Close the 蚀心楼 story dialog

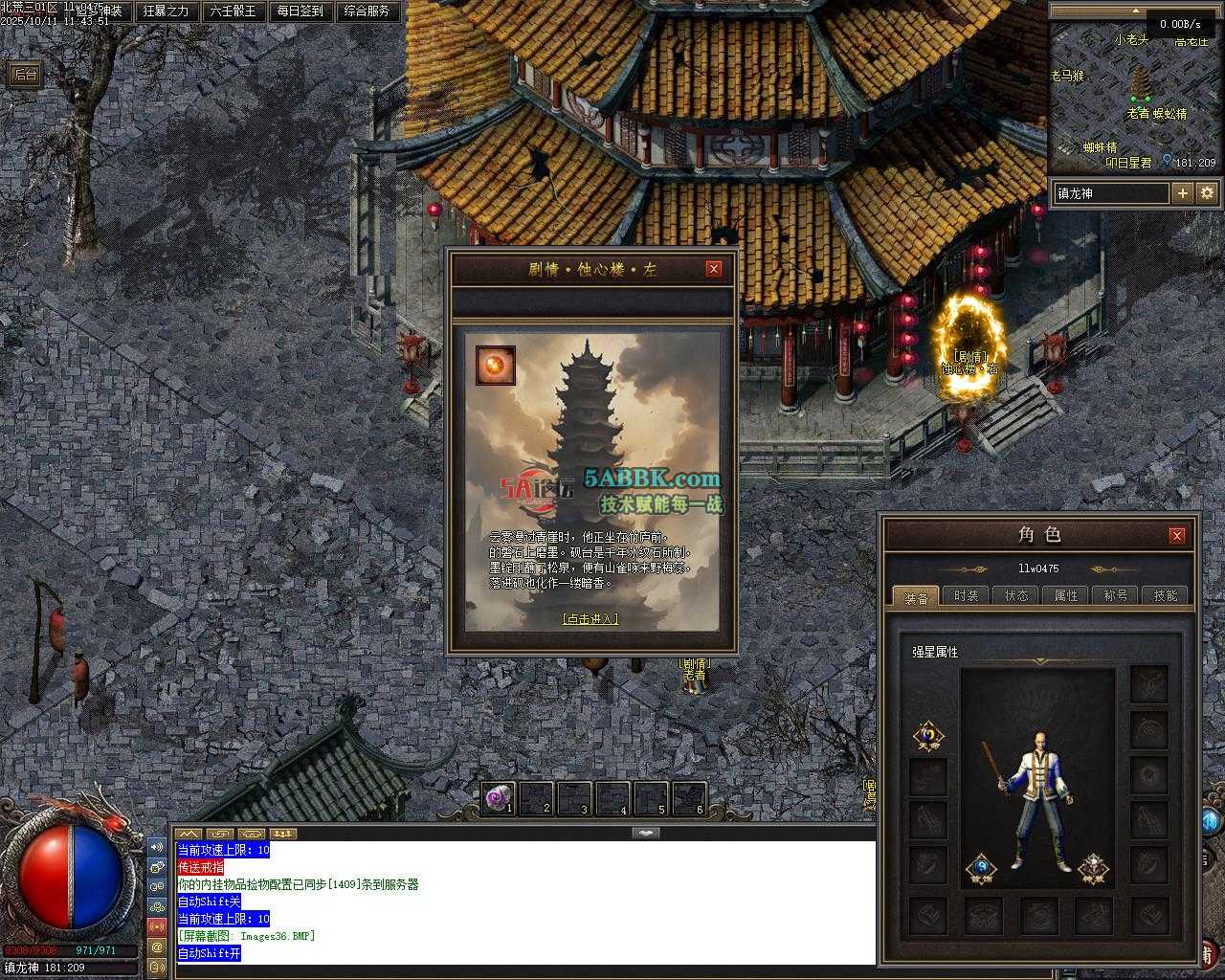tap(713, 269)
